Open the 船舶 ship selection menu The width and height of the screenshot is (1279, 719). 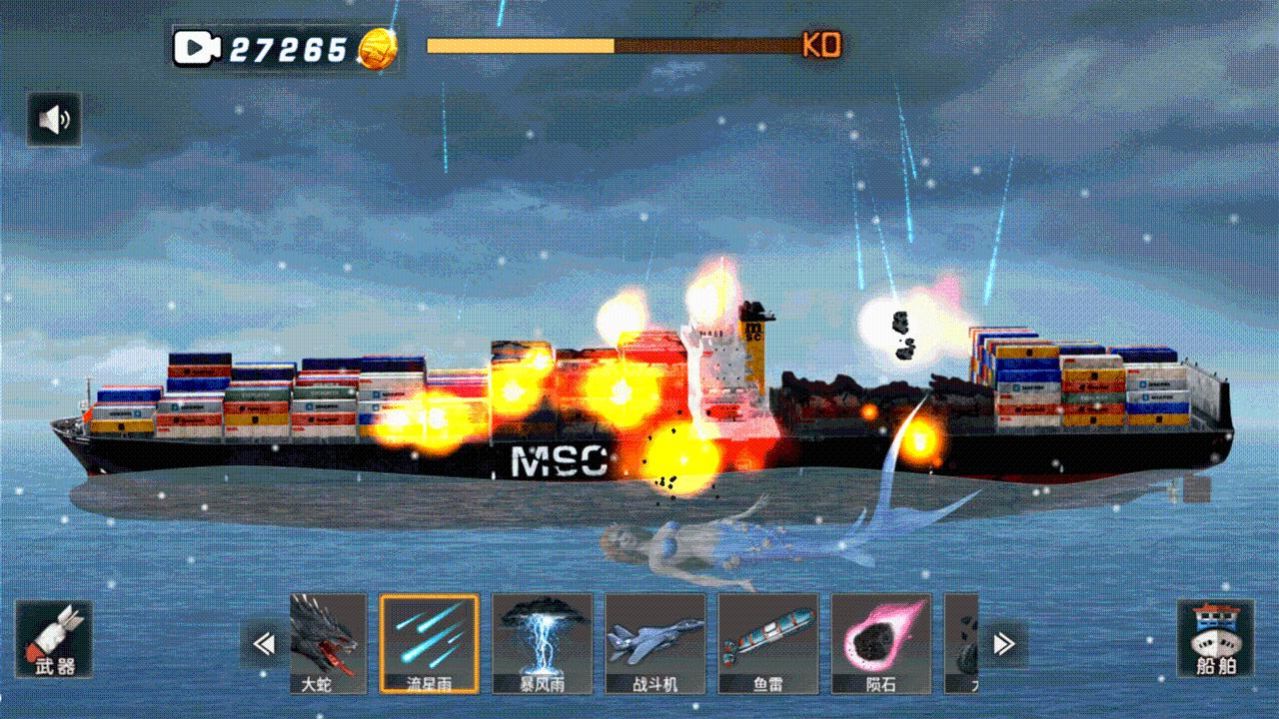click(x=1214, y=639)
